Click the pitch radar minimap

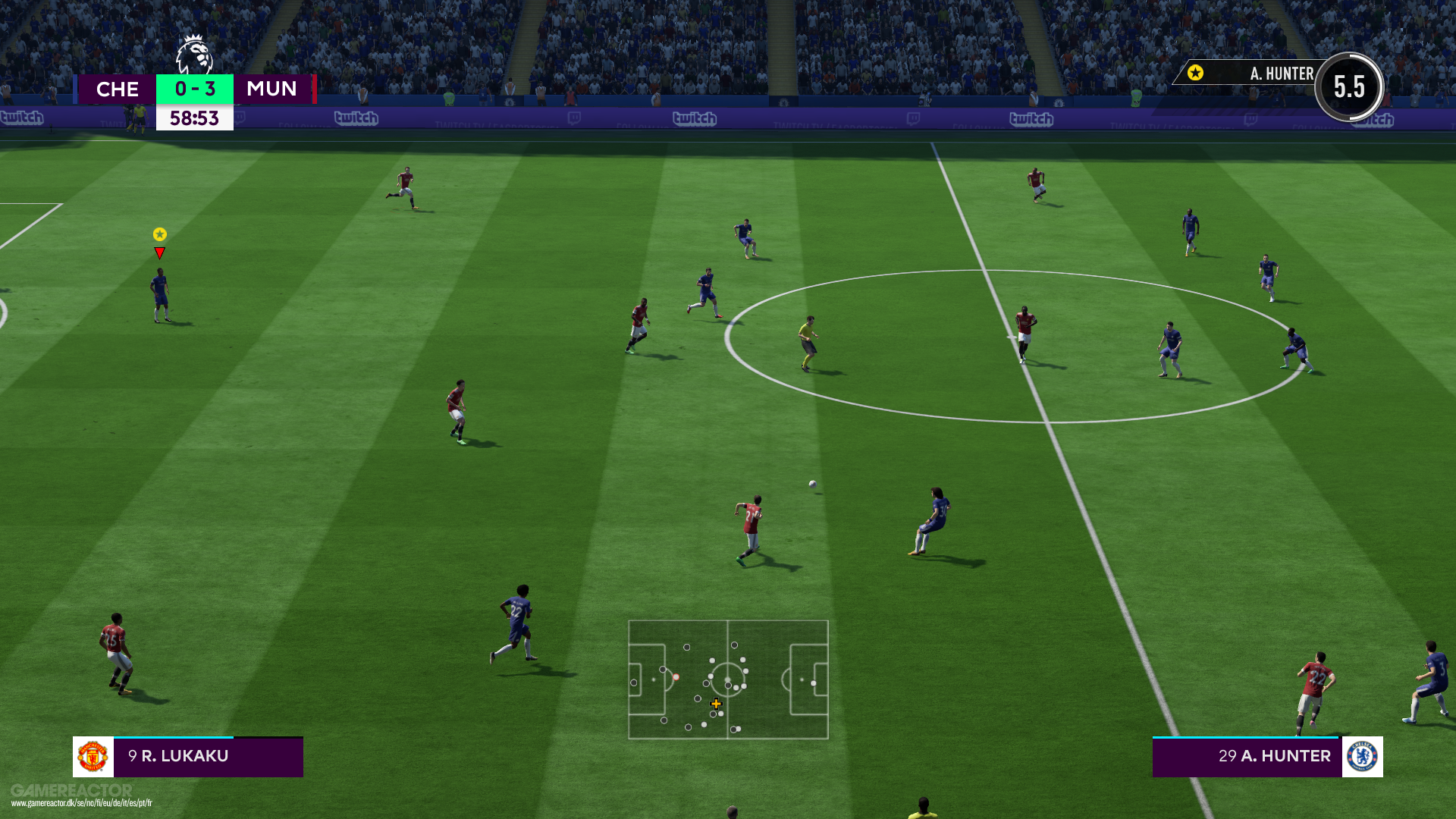(728, 679)
